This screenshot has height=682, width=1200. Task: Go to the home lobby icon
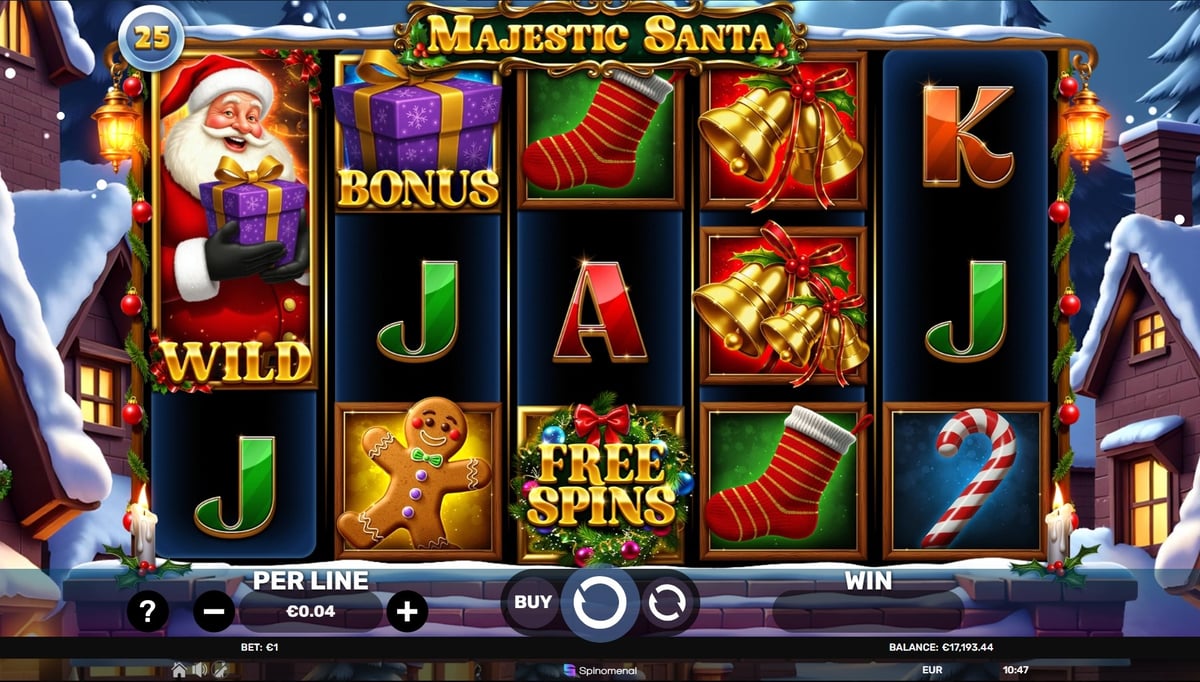point(179,669)
